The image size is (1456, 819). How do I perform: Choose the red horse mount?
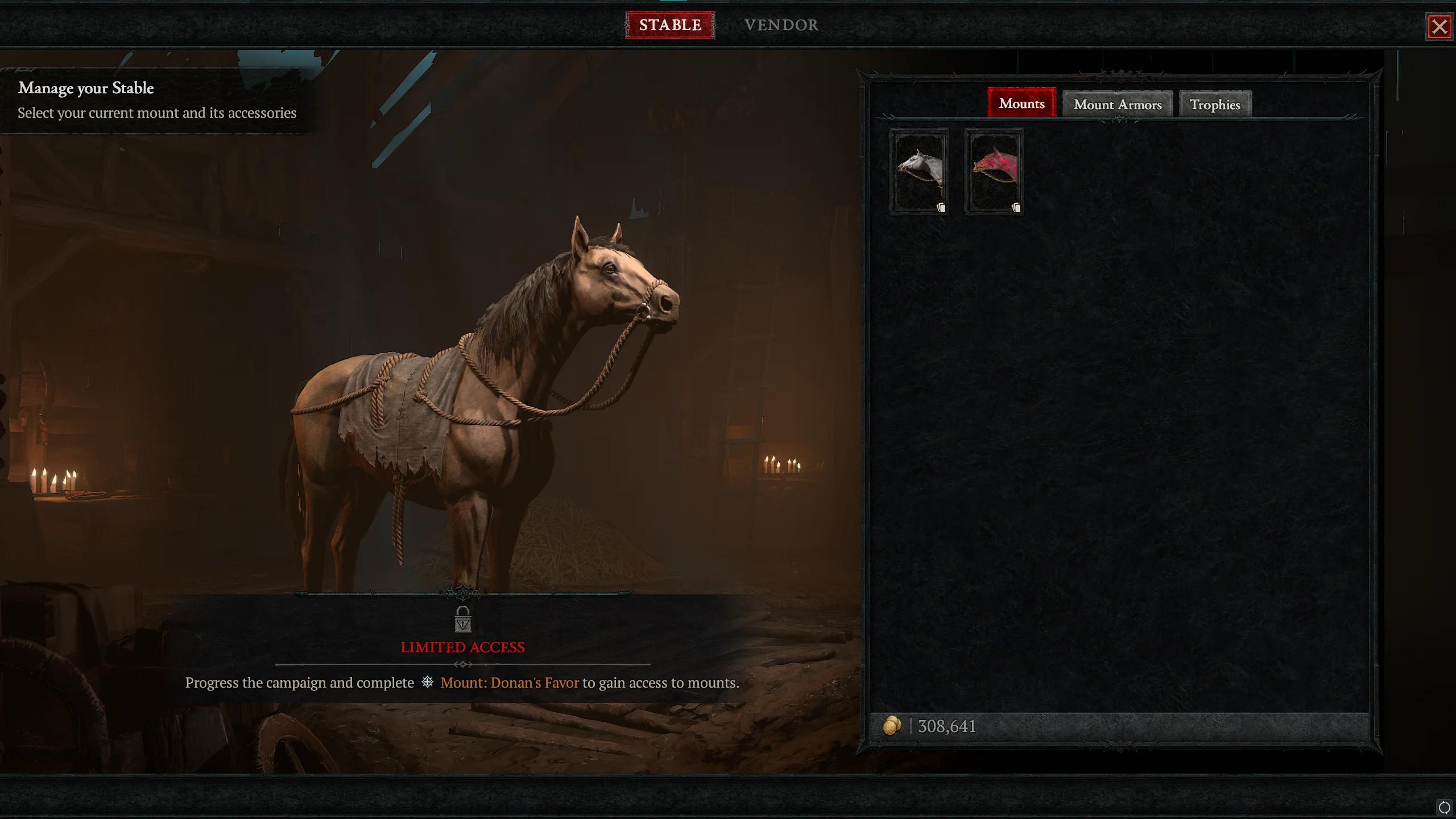[994, 171]
